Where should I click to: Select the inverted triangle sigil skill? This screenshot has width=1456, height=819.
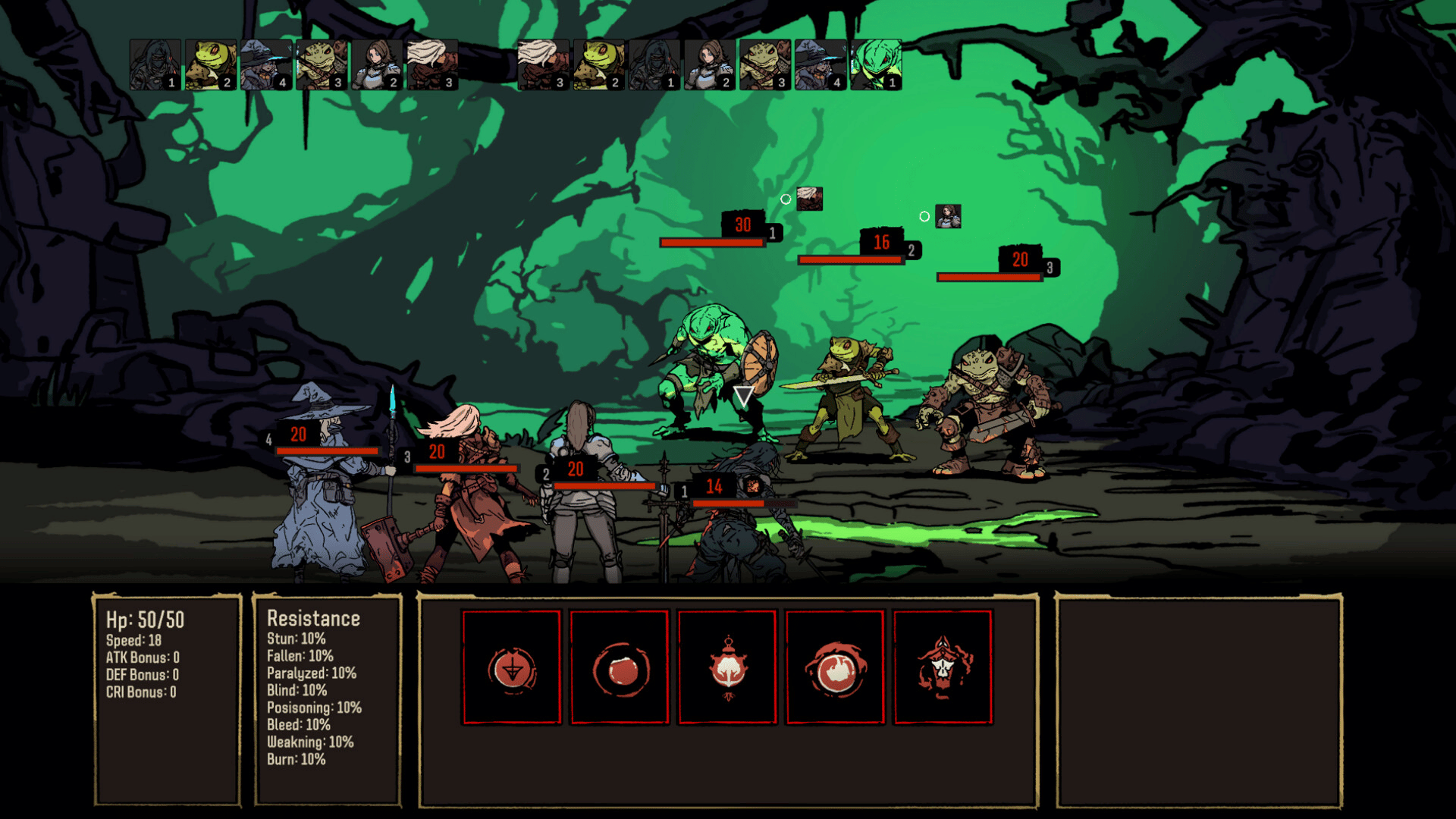512,668
